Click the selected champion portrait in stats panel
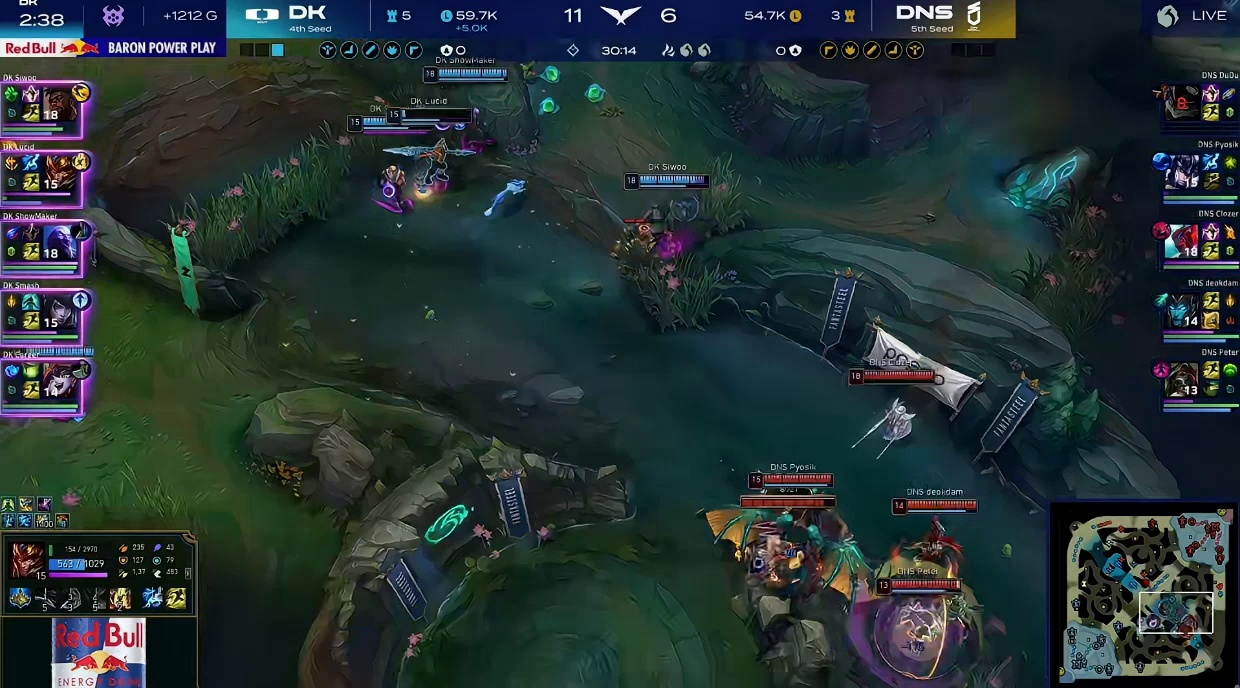 pyautogui.click(x=27, y=560)
